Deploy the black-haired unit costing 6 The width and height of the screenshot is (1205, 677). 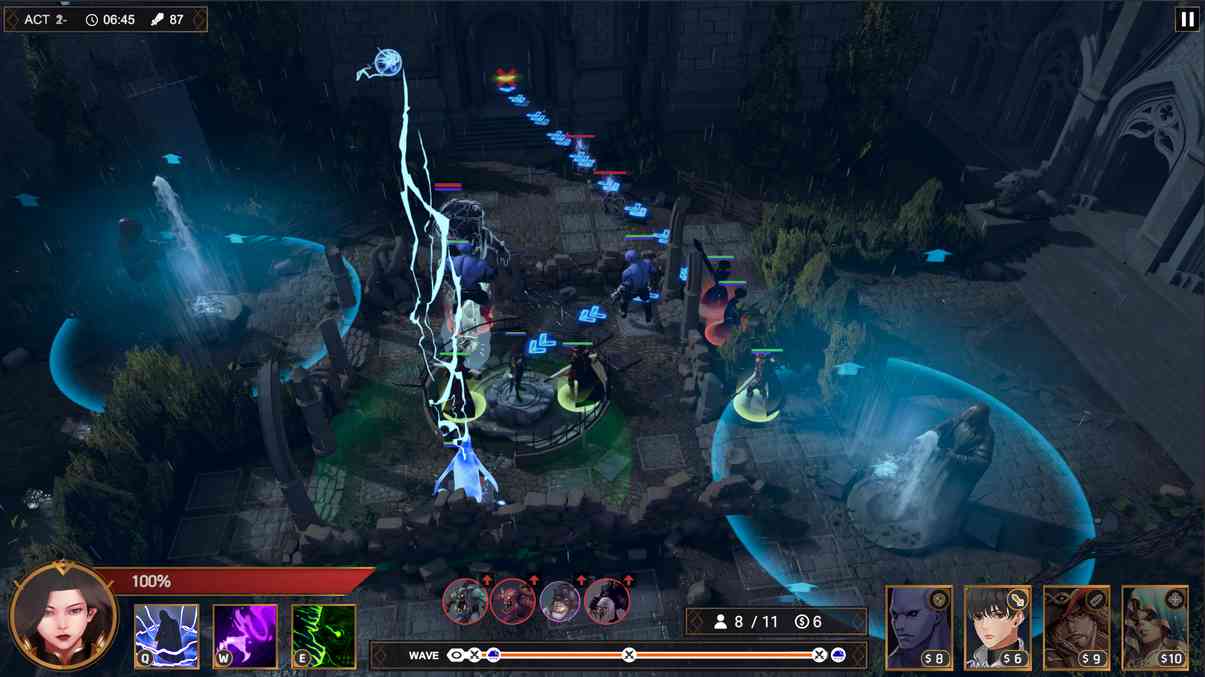coord(997,627)
